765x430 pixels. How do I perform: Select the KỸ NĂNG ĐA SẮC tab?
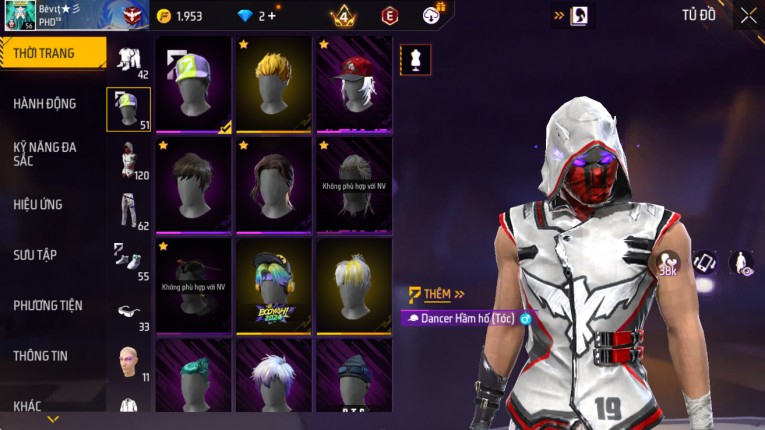(x=45, y=153)
